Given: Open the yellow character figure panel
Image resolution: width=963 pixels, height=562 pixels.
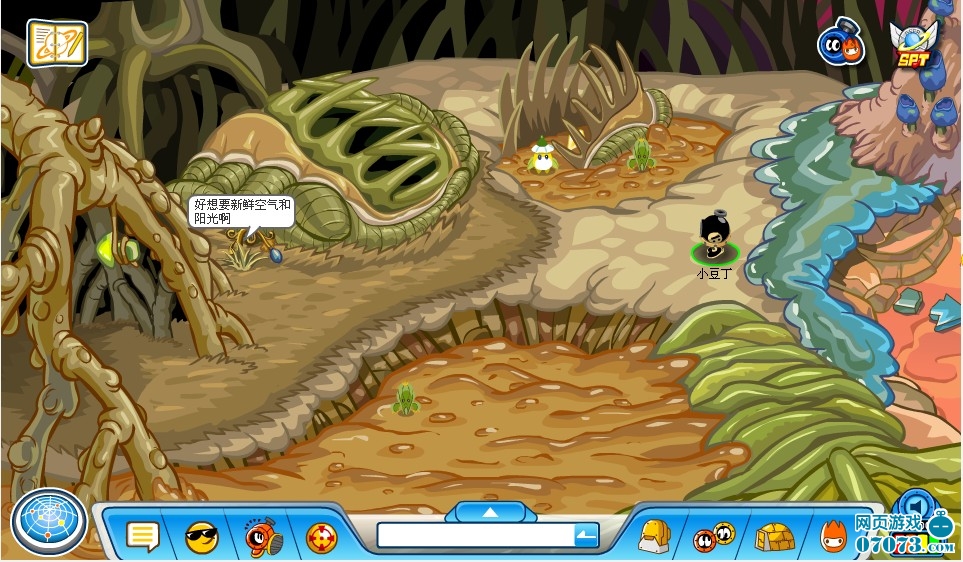Looking at the screenshot, I should coord(654,536).
